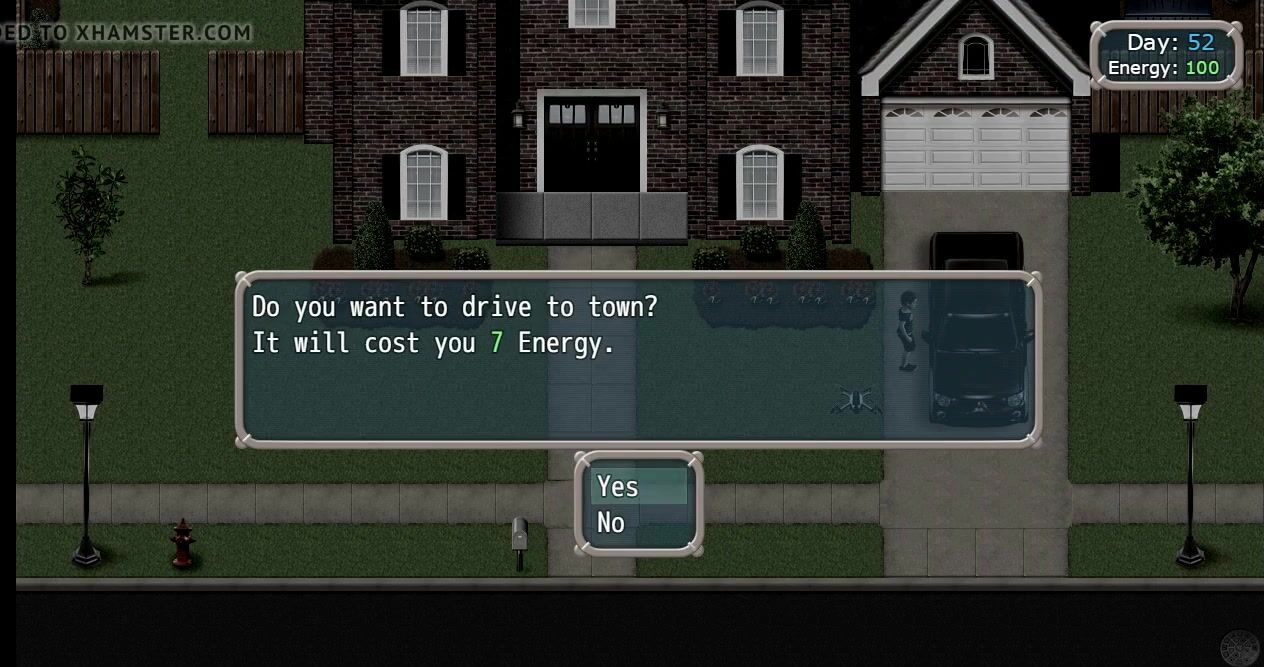Viewport: 1264px width, 667px height.
Task: Choose Yes to drive to town
Action: pyautogui.click(x=618, y=486)
